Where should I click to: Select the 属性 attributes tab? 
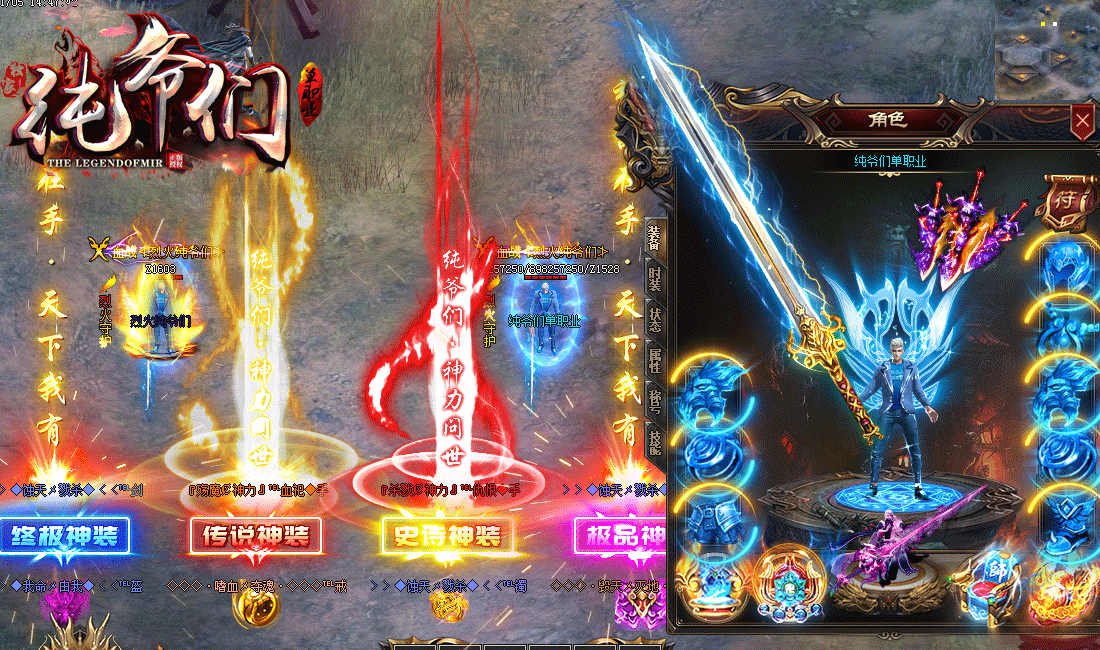(x=654, y=361)
